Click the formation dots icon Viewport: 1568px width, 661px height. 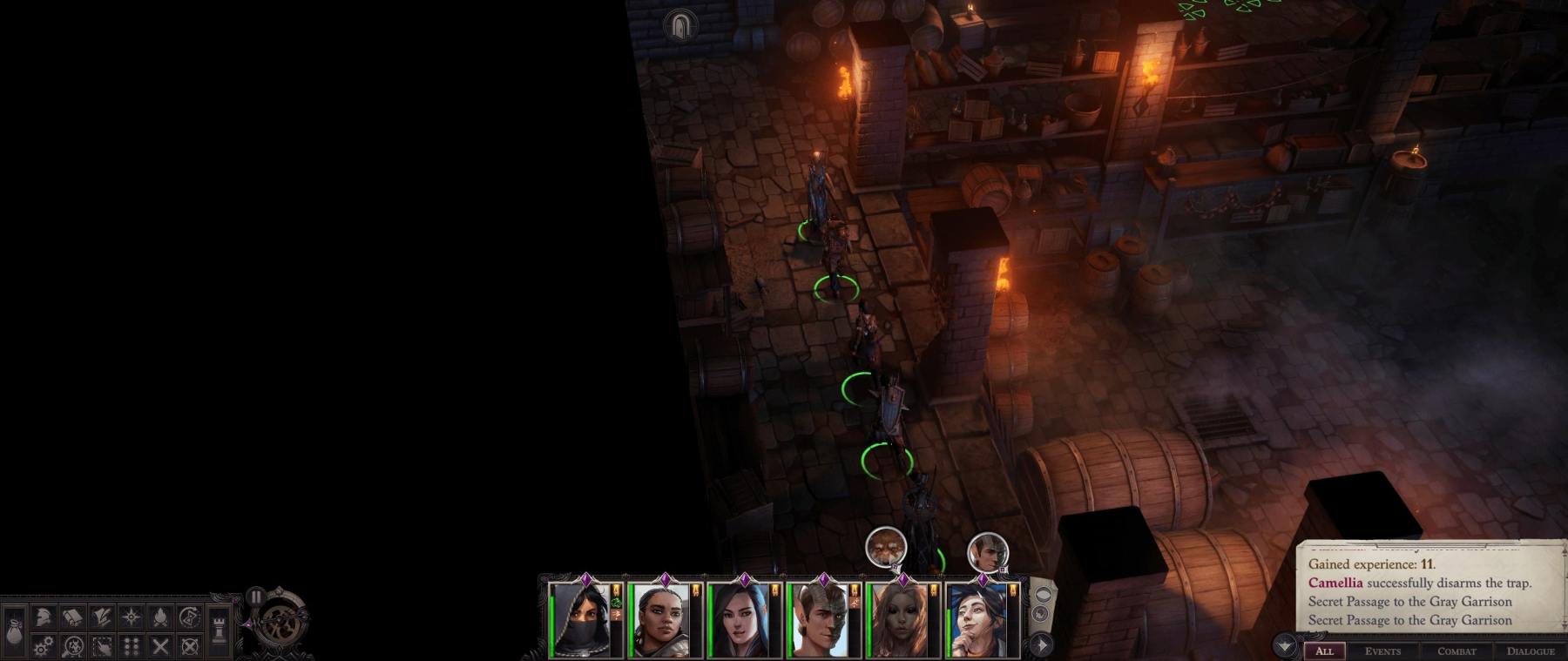(131, 646)
